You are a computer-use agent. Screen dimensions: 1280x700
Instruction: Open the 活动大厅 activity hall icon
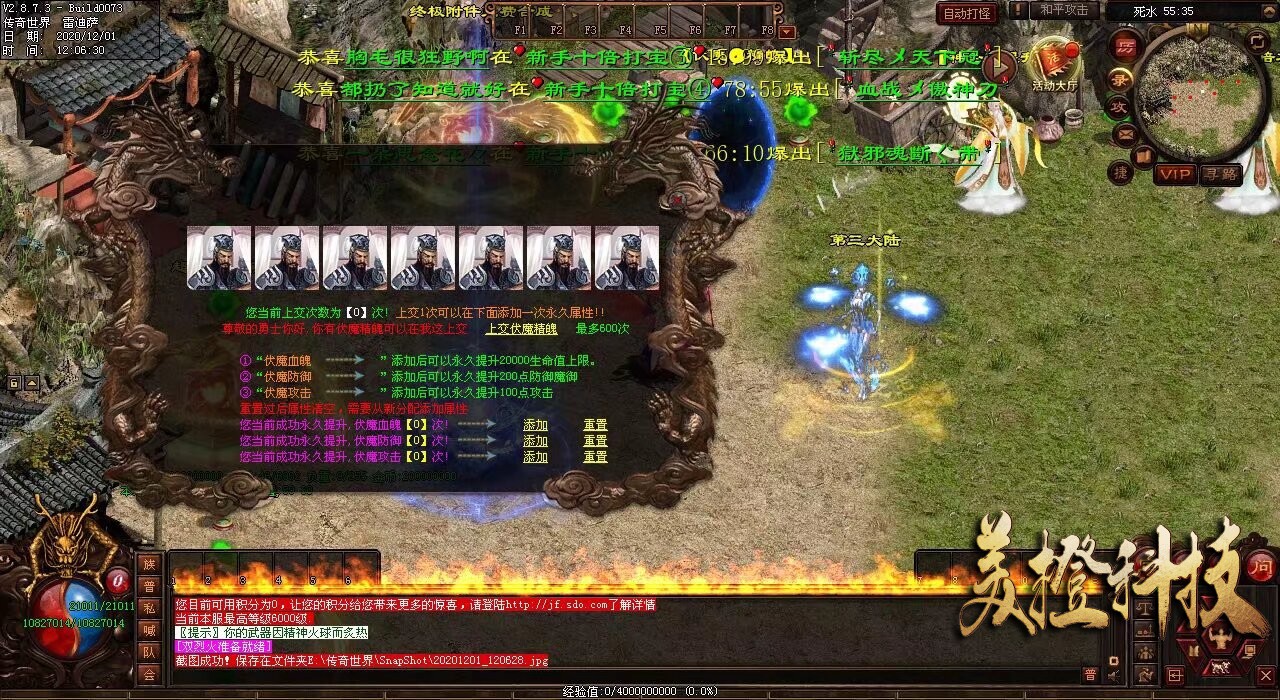(x=1054, y=65)
